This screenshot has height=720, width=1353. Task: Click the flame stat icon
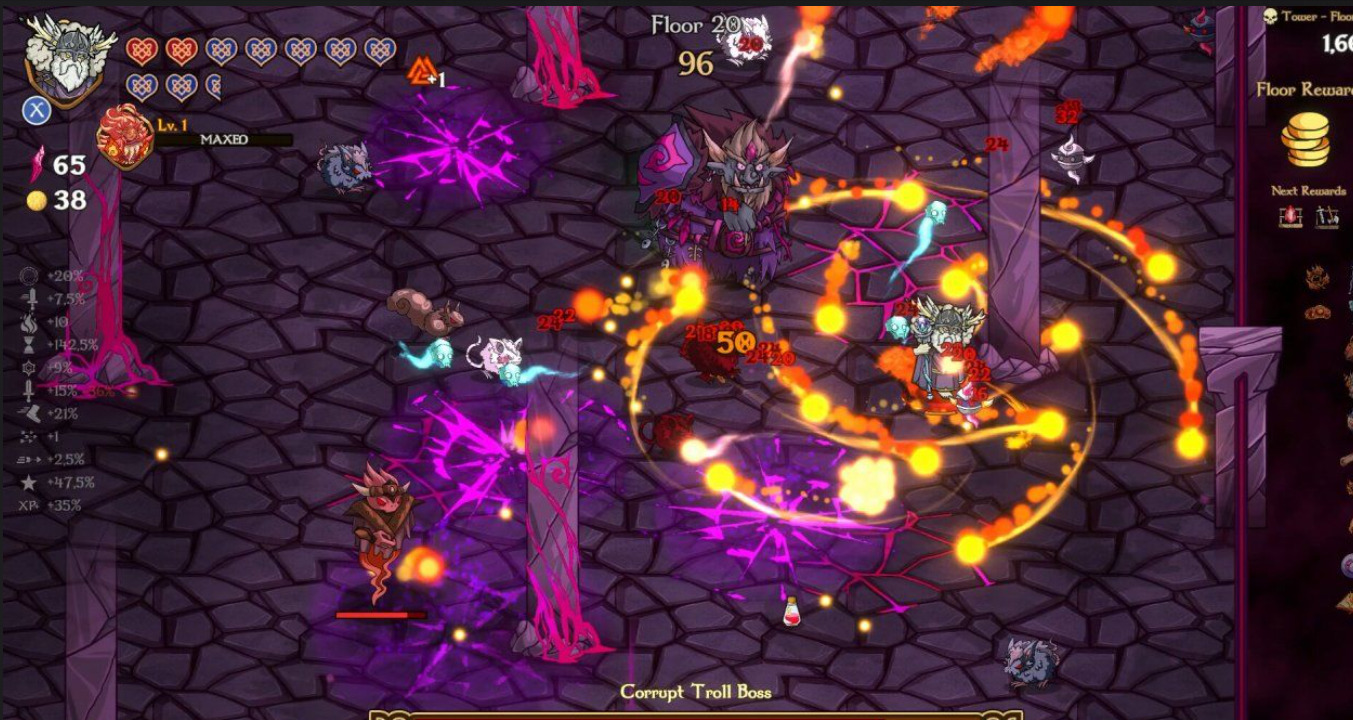(x=29, y=322)
